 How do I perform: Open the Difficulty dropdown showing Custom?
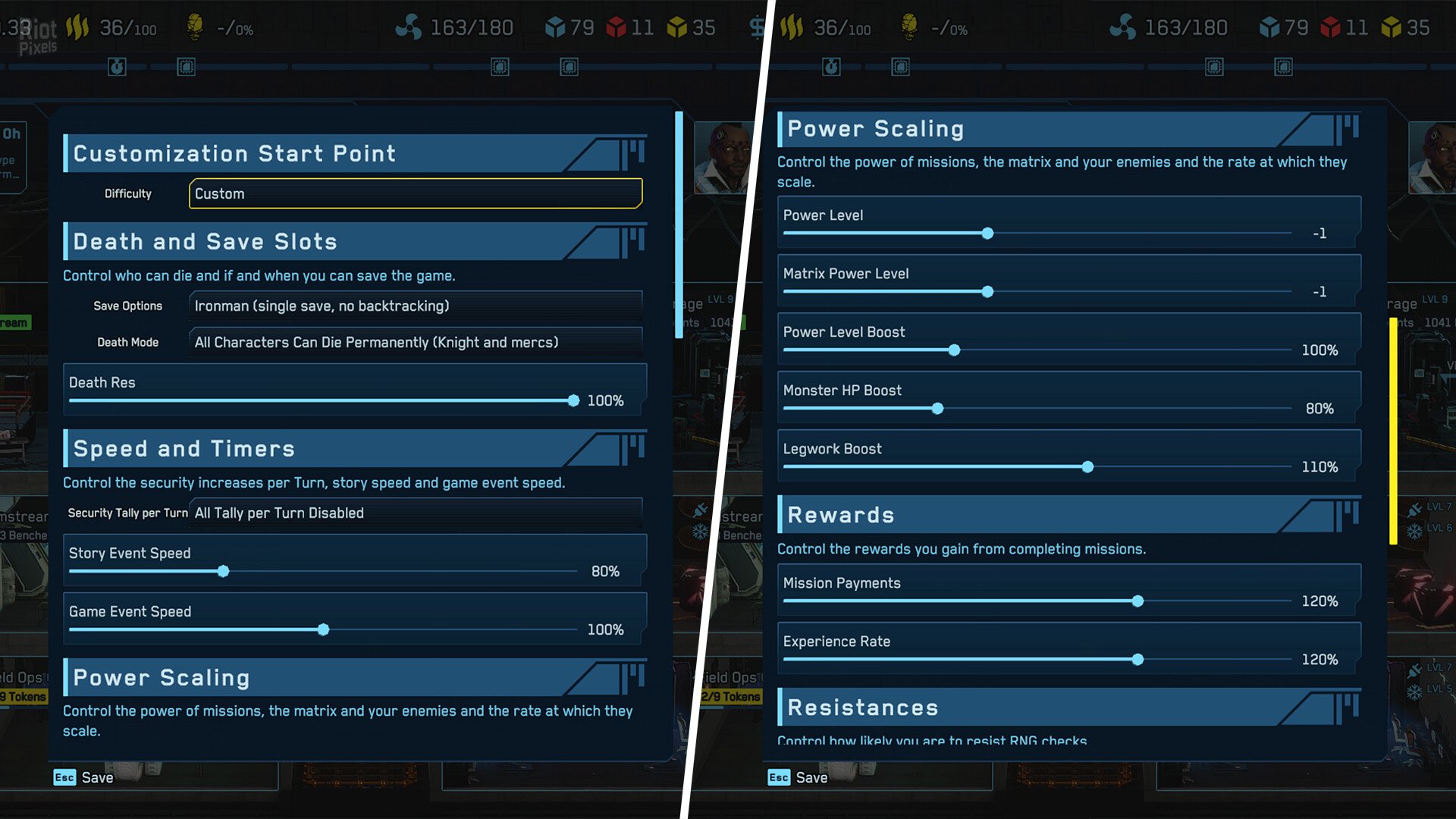416,193
